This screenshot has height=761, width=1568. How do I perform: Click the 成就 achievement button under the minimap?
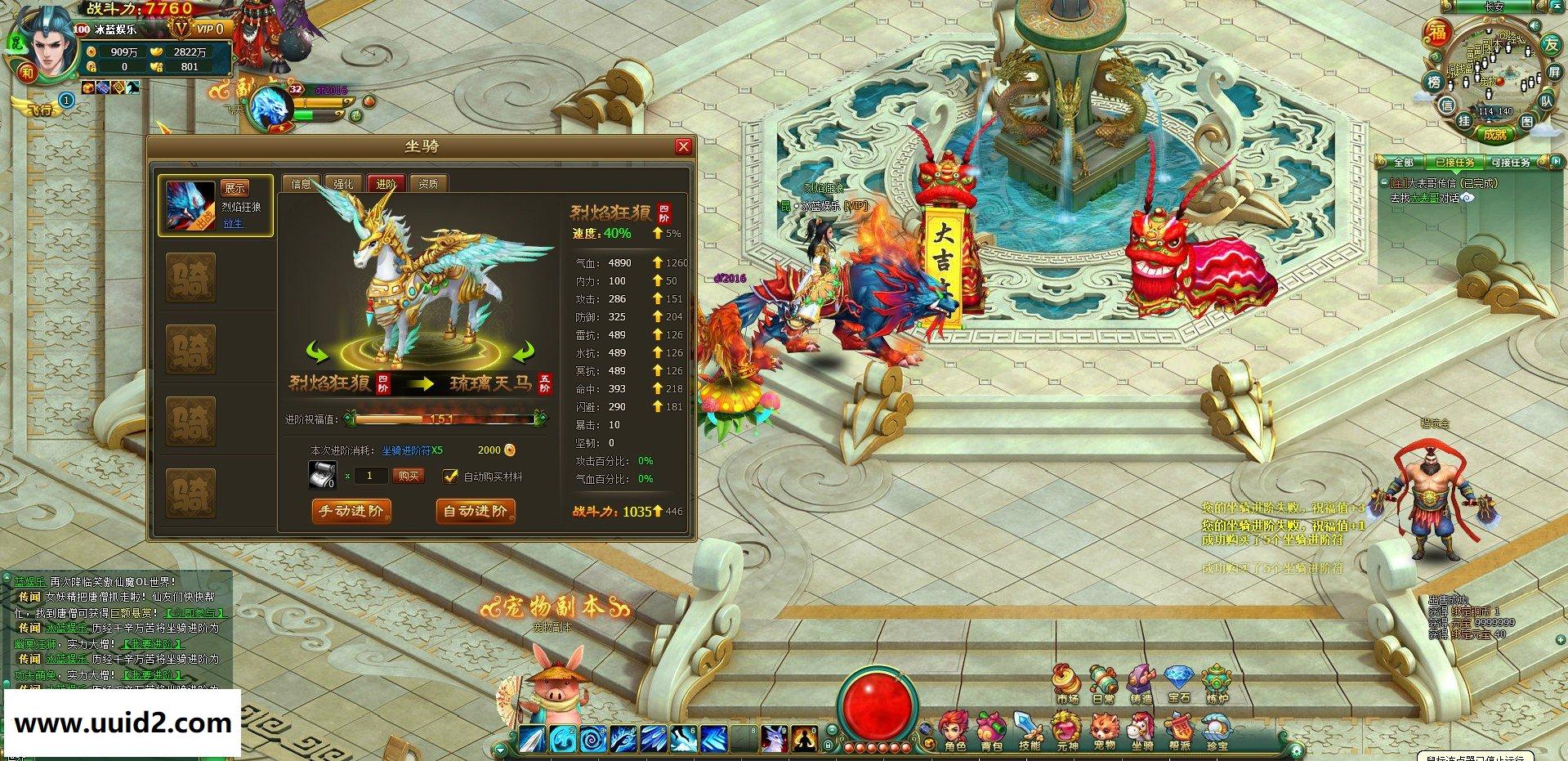coord(1494,134)
